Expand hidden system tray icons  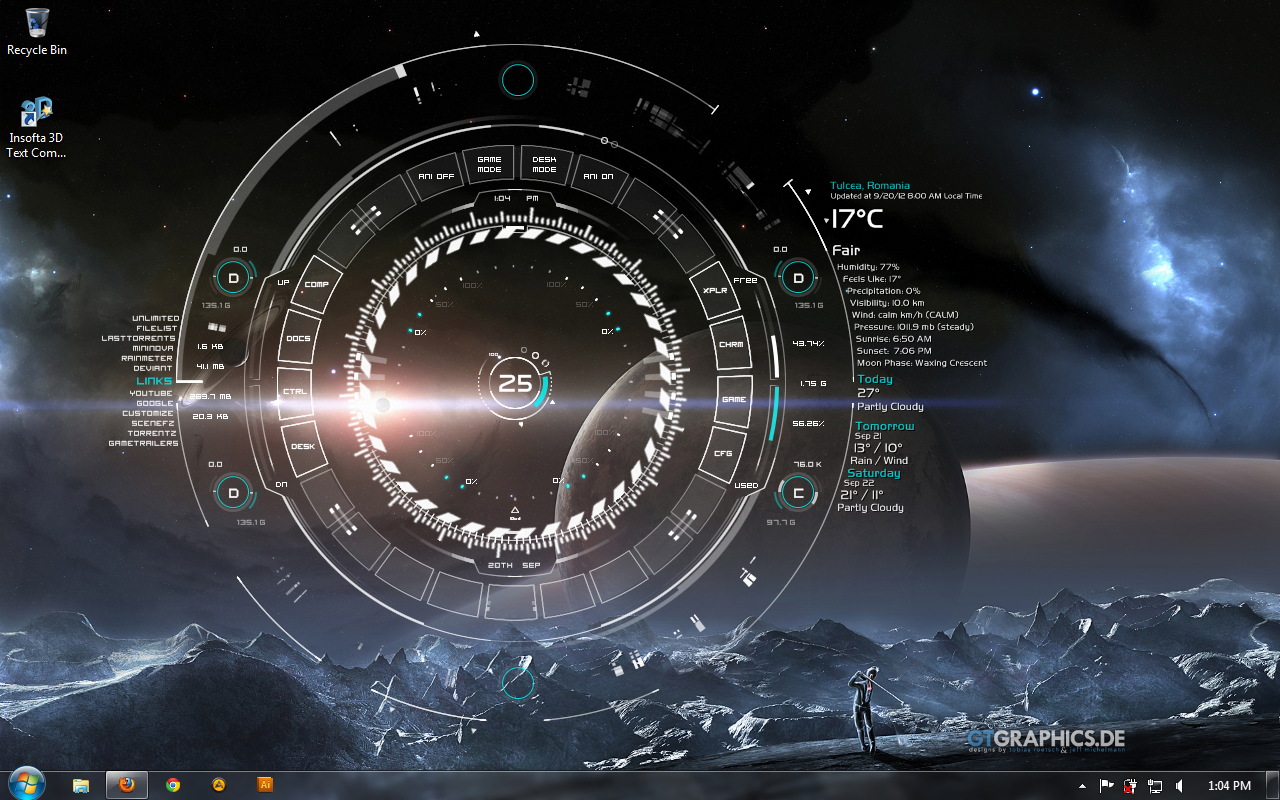coord(1082,786)
